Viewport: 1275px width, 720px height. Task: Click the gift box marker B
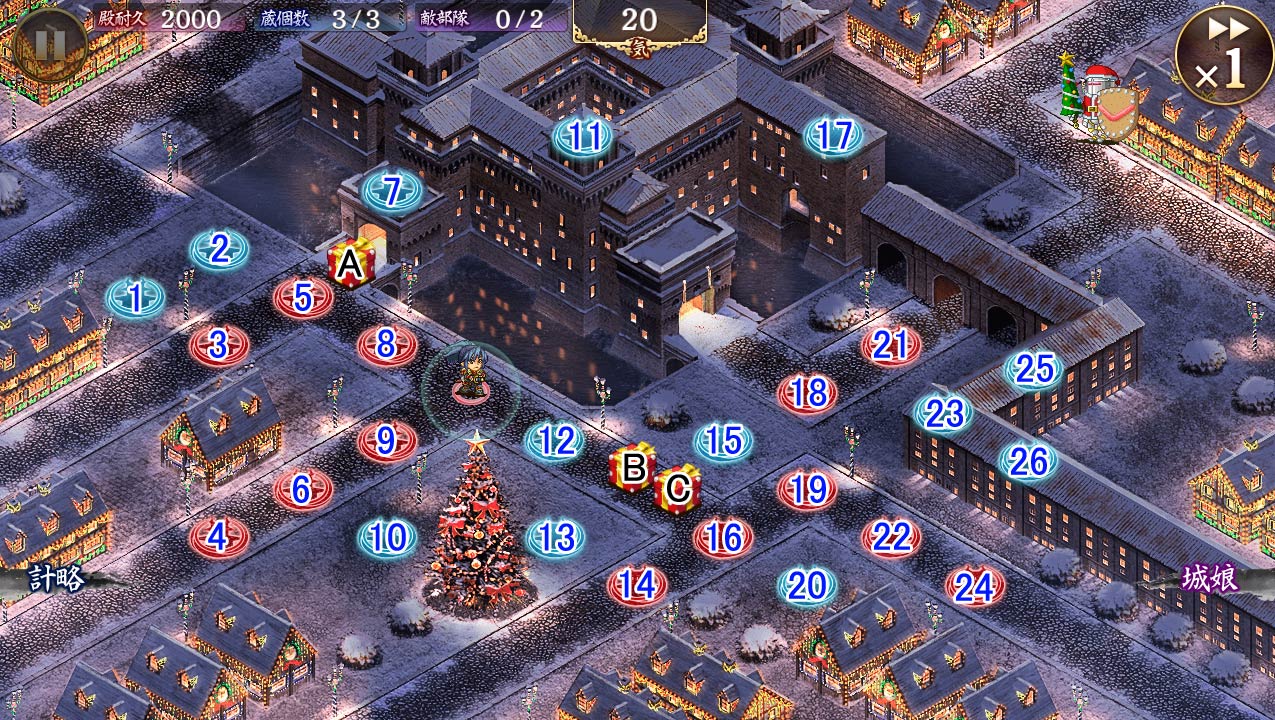coord(633,467)
